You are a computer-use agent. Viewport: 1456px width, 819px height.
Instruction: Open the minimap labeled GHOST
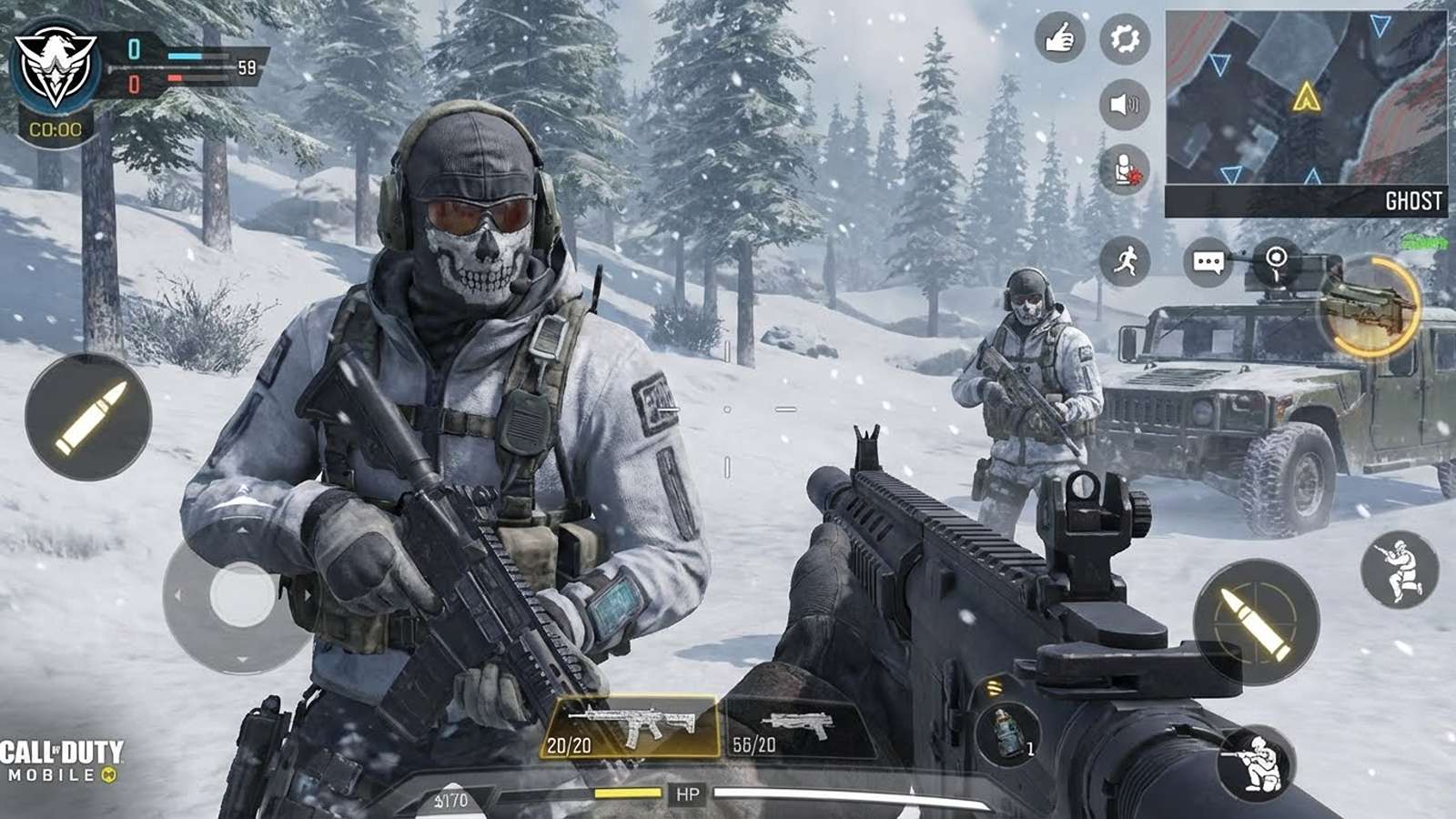(x=1306, y=114)
